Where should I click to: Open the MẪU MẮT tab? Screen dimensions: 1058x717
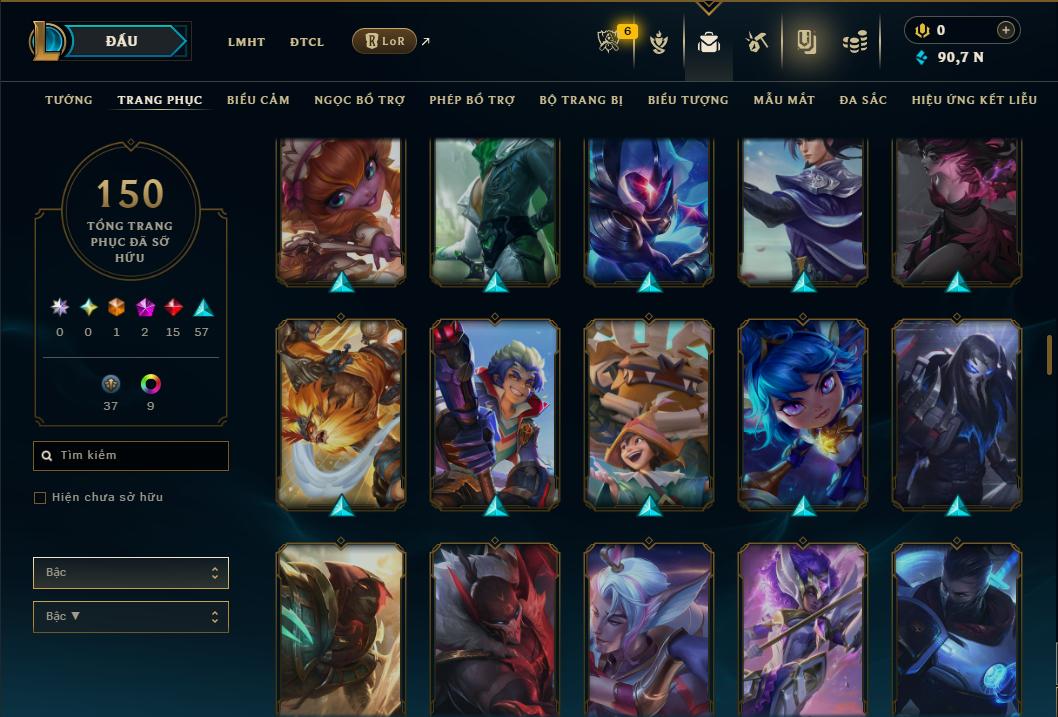784,100
